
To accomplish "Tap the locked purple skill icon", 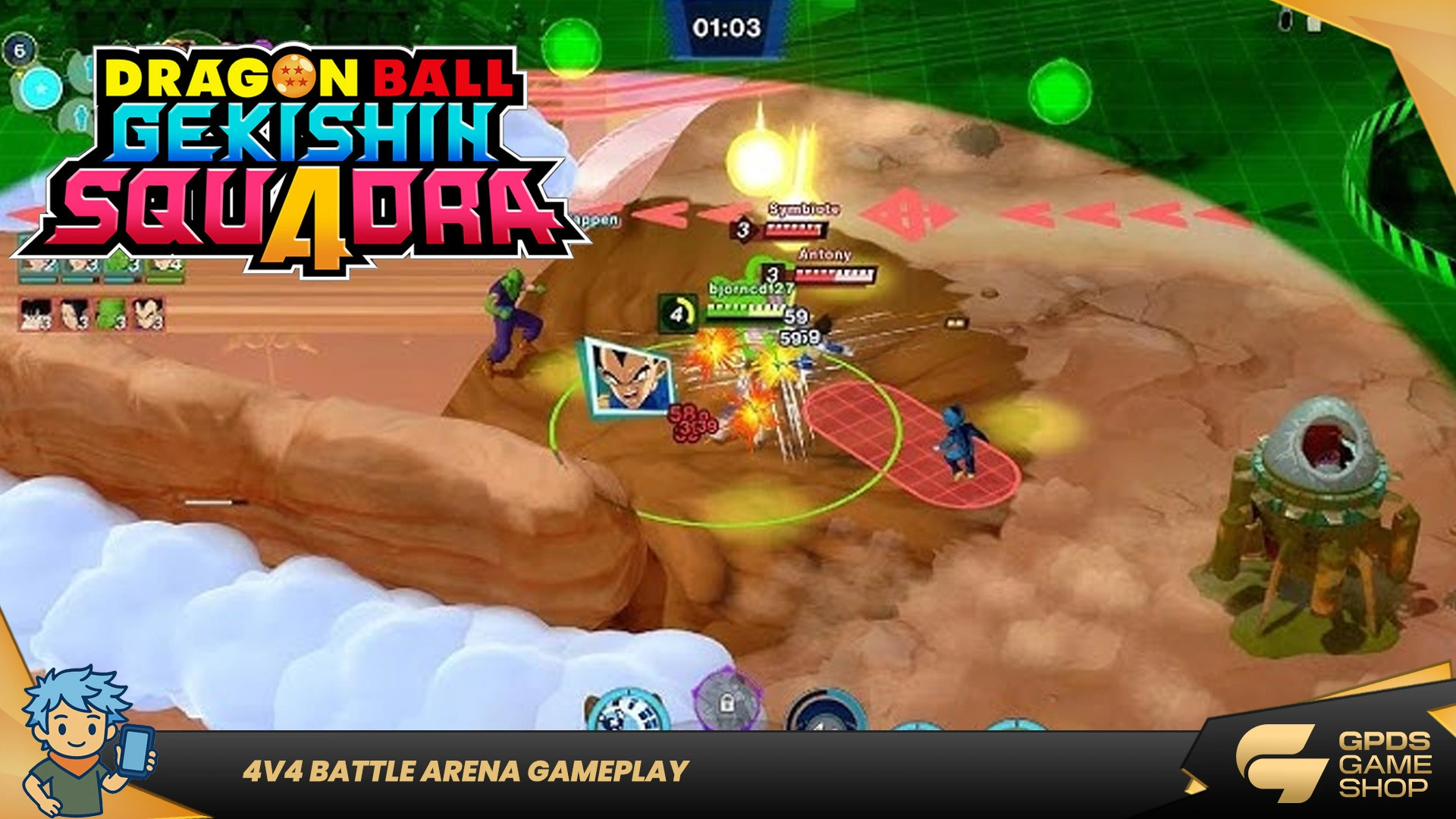I will tap(726, 702).
